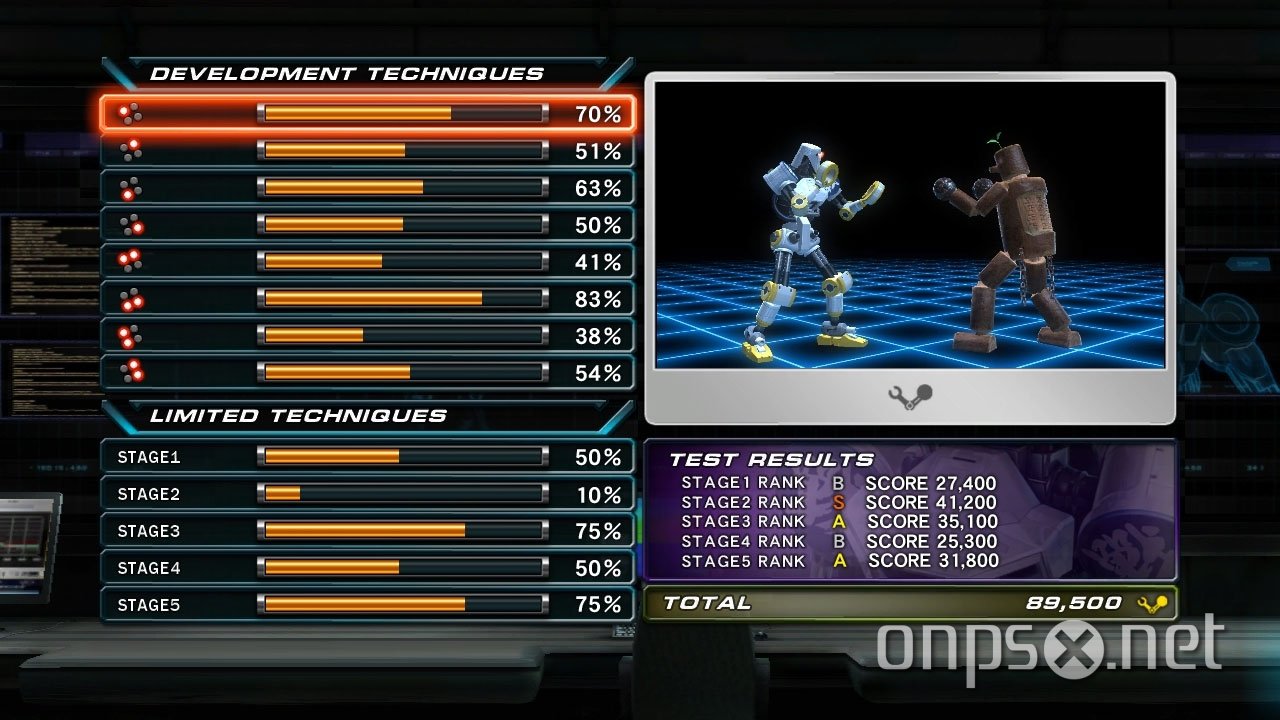Select the STAGE2 limited technique entry
This screenshot has height=720, width=1280.
point(370,494)
